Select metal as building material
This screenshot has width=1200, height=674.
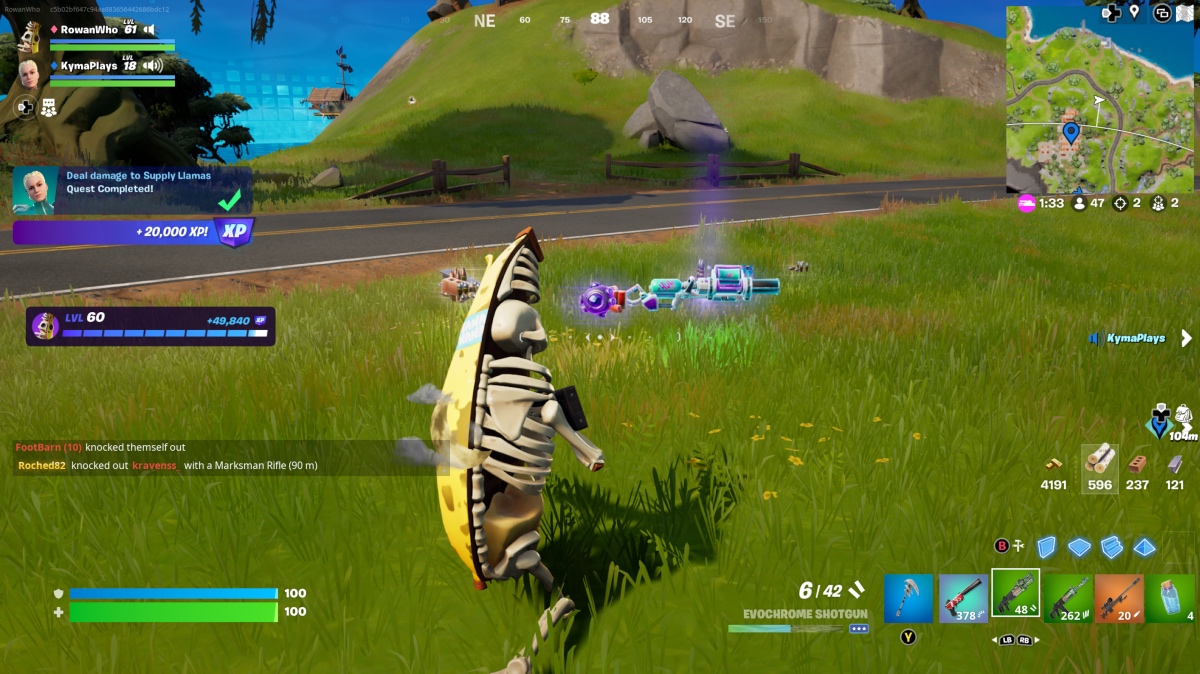tap(1175, 464)
